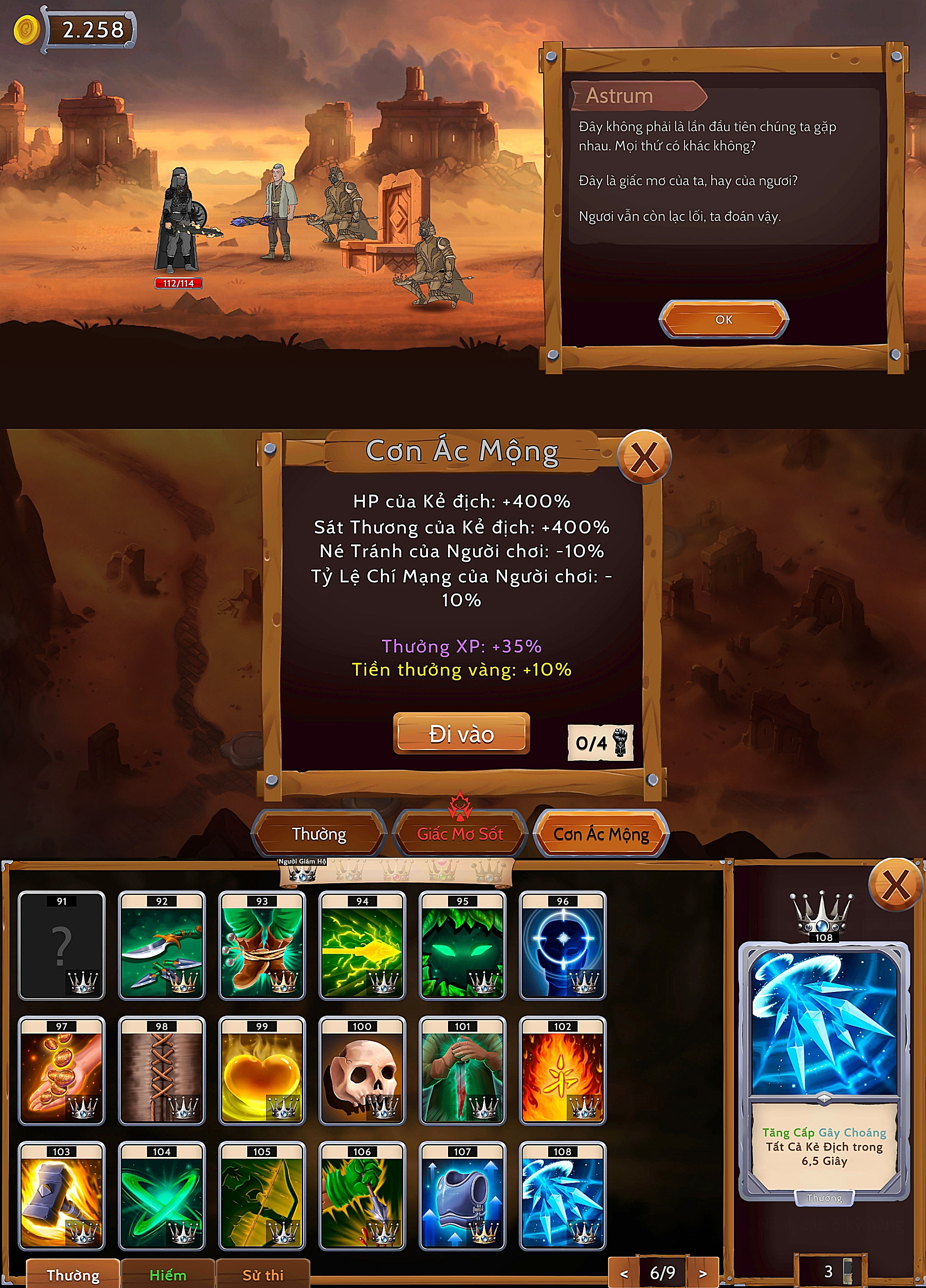Pick the throwing daggers card 92
Image resolution: width=926 pixels, height=1288 pixels.
click(162, 945)
